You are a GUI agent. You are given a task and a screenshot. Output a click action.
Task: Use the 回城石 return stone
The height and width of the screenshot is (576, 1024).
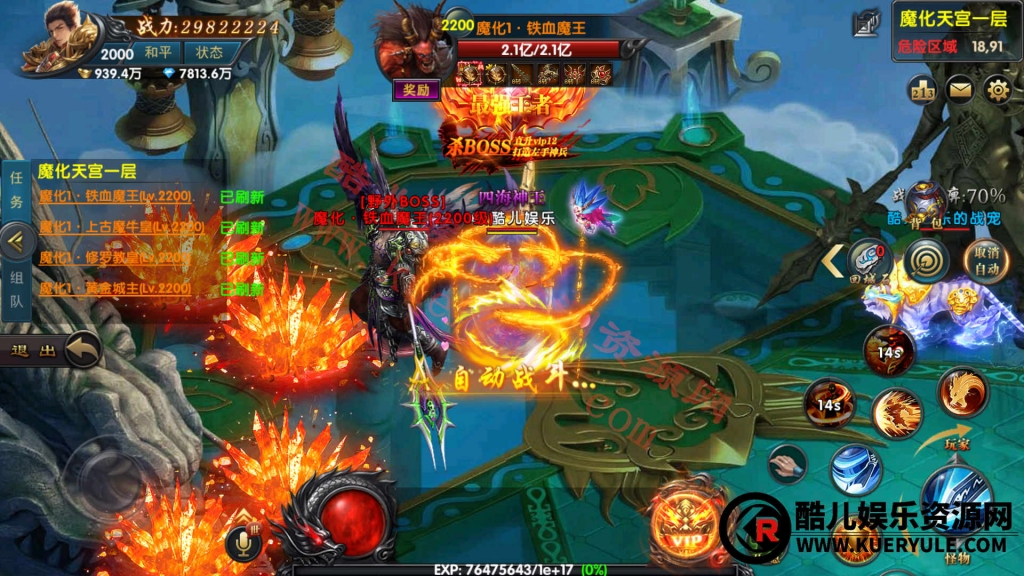coord(868,260)
